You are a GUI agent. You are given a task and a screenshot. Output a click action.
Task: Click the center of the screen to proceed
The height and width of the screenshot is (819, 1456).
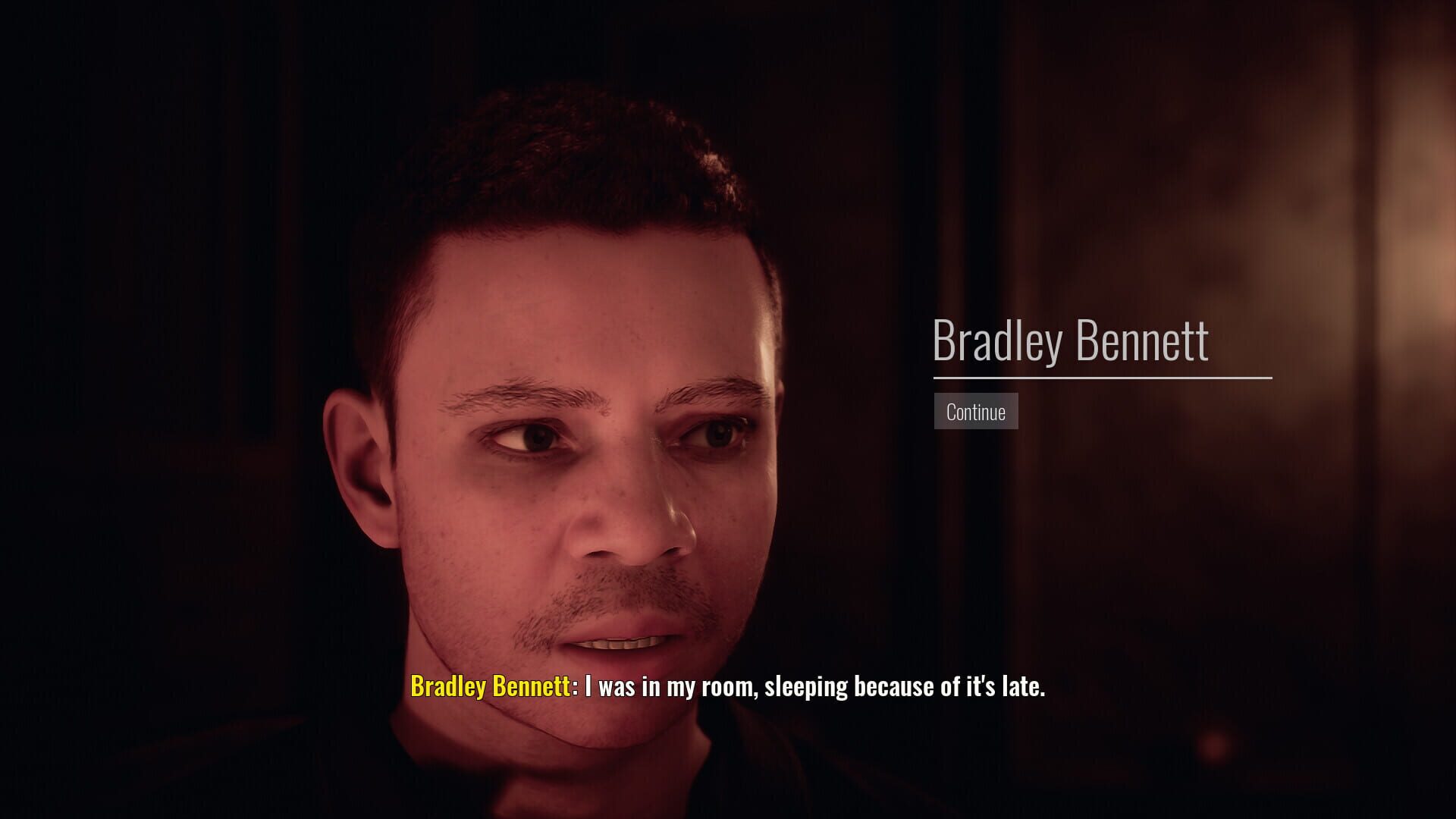pos(728,409)
